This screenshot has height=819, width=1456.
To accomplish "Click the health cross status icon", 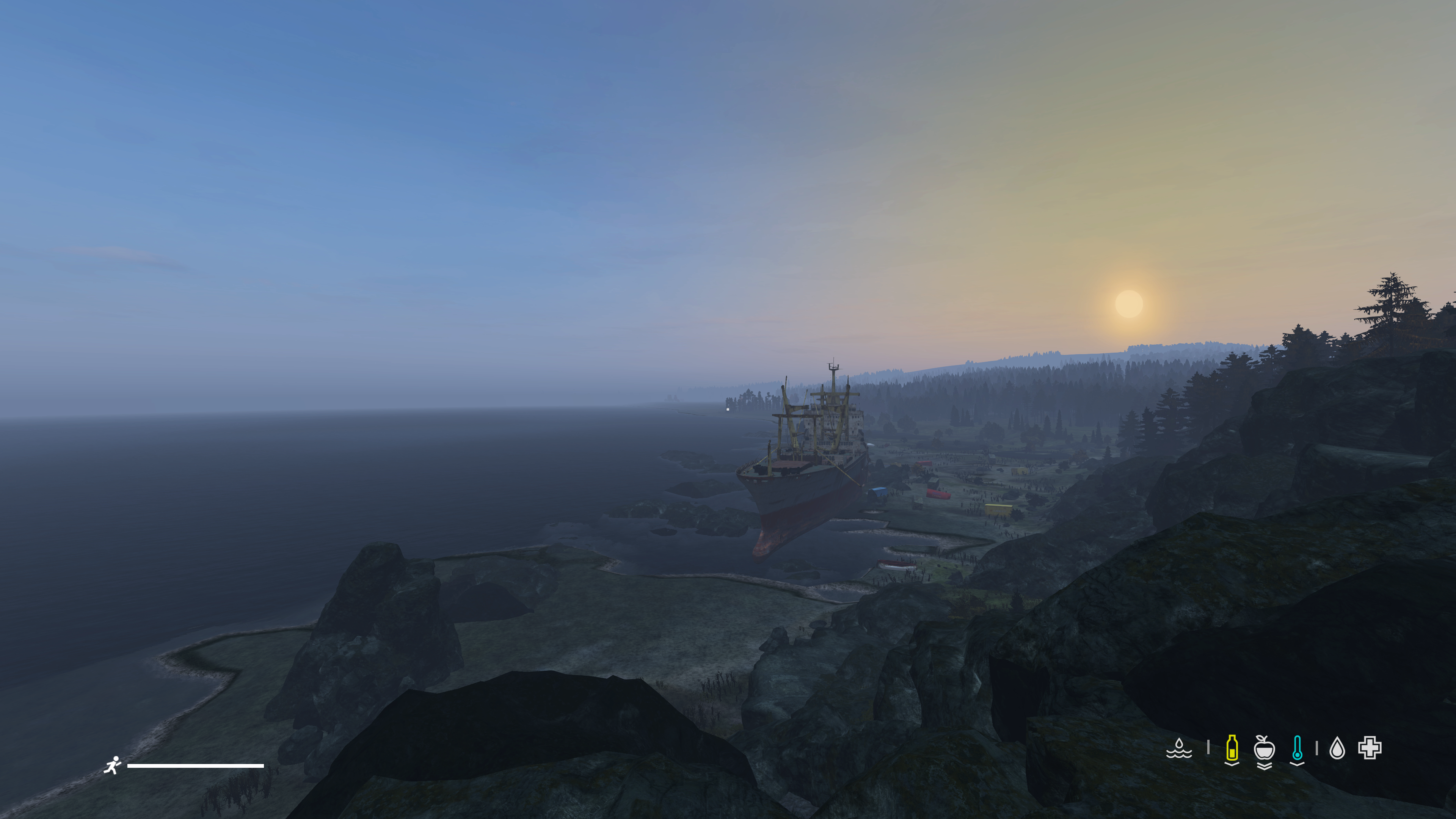I will point(1370,748).
